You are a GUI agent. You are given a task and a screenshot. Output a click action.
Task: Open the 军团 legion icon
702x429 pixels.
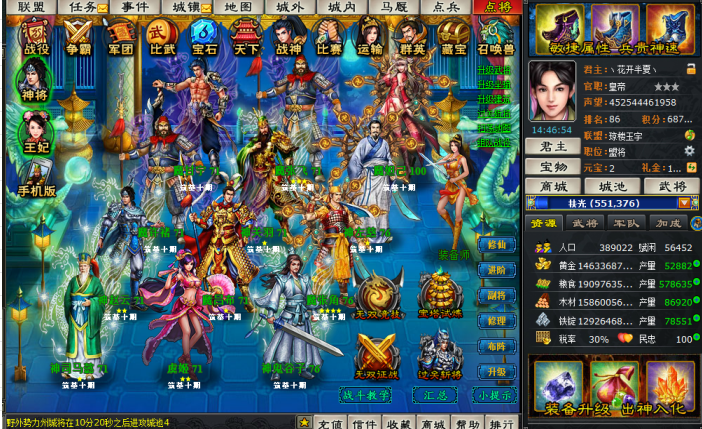pos(120,36)
